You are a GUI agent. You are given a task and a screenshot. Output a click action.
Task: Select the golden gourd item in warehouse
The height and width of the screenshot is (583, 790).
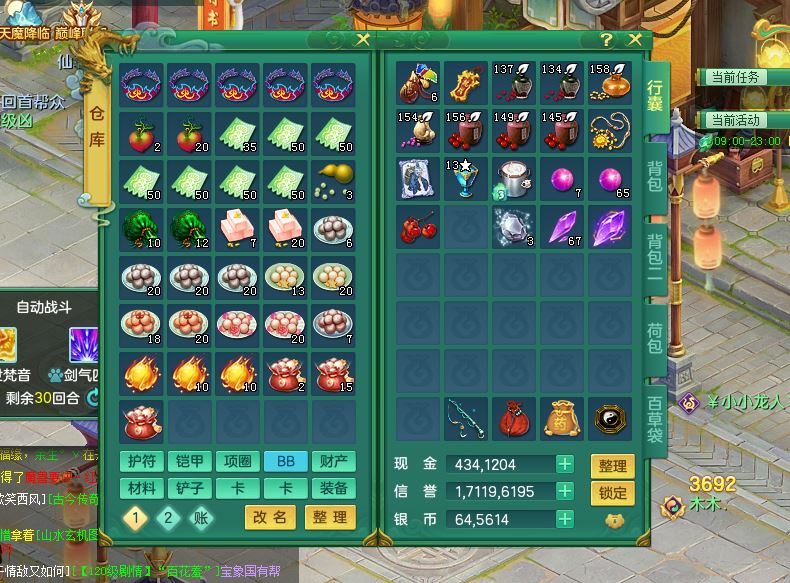[333, 178]
